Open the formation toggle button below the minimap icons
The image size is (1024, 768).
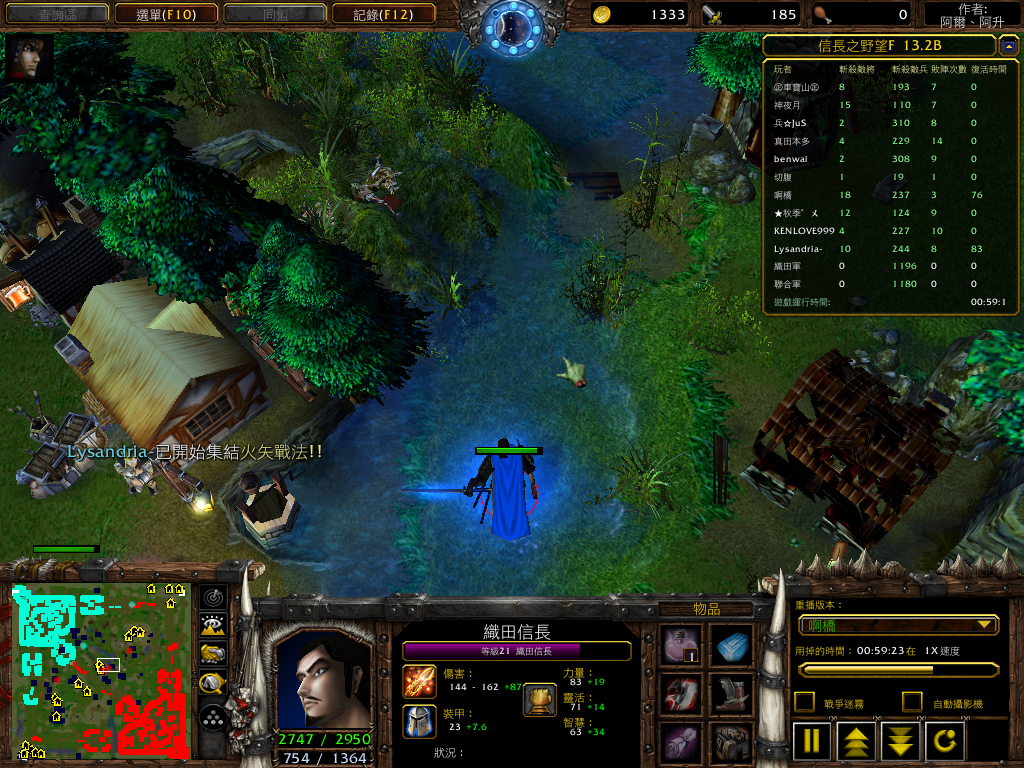(x=212, y=716)
